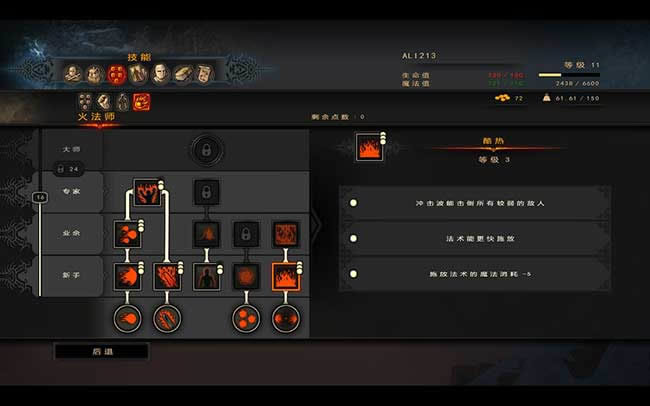Click the round flame whip spell node

point(166,319)
